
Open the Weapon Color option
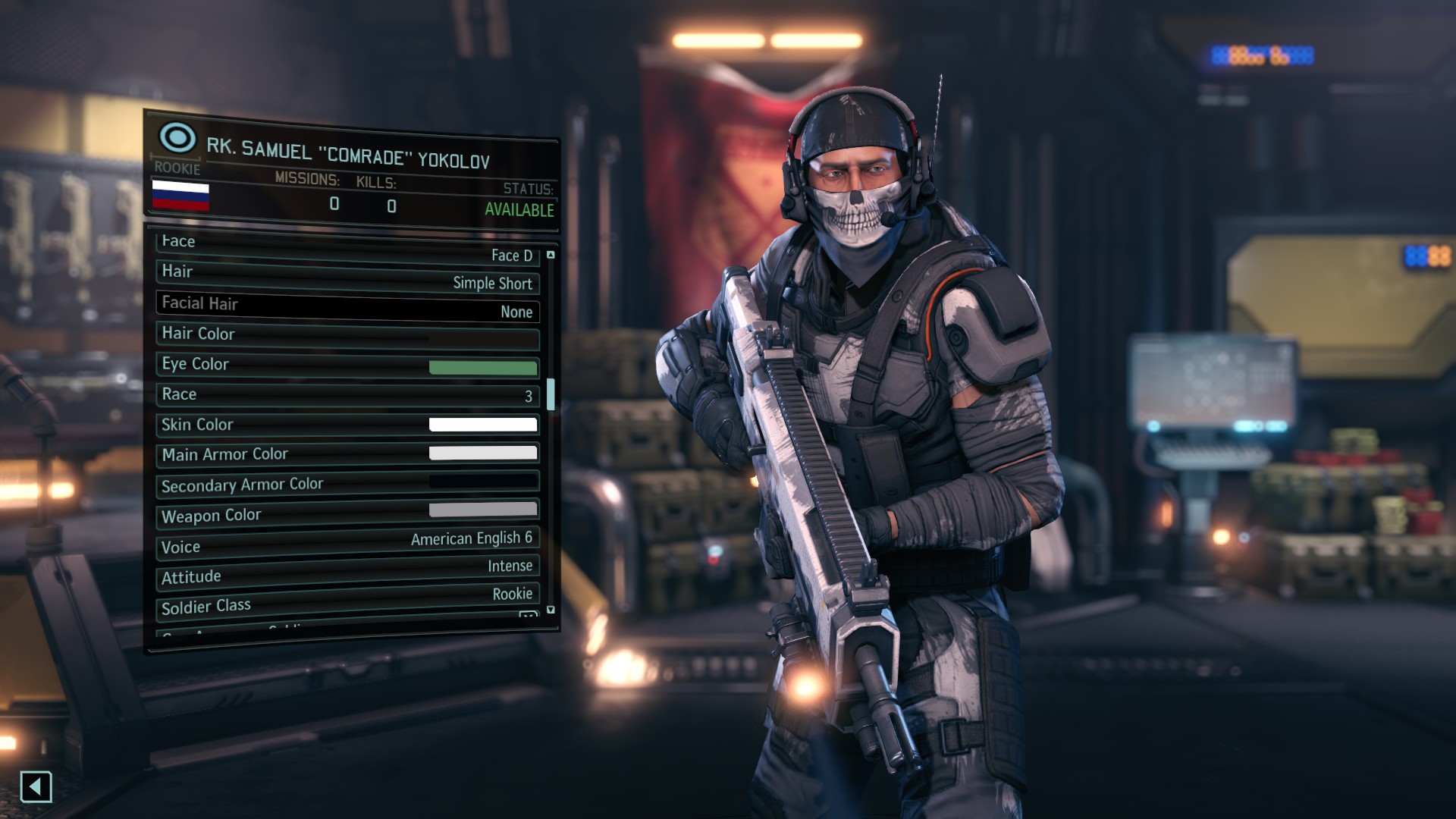click(347, 513)
